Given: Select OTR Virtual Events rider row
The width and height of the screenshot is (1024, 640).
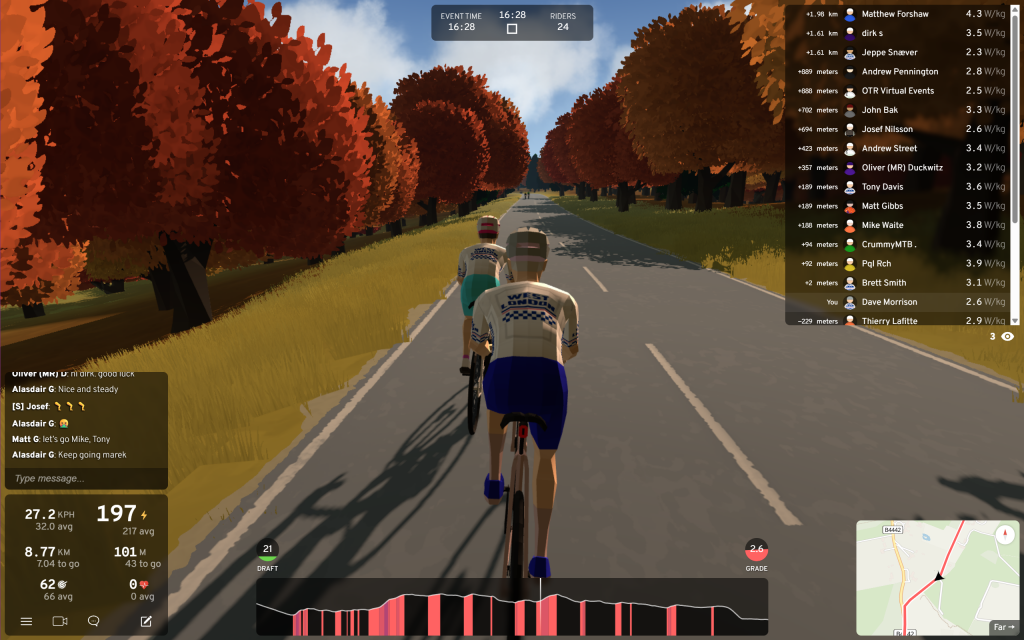Looking at the screenshot, I should click(x=900, y=91).
